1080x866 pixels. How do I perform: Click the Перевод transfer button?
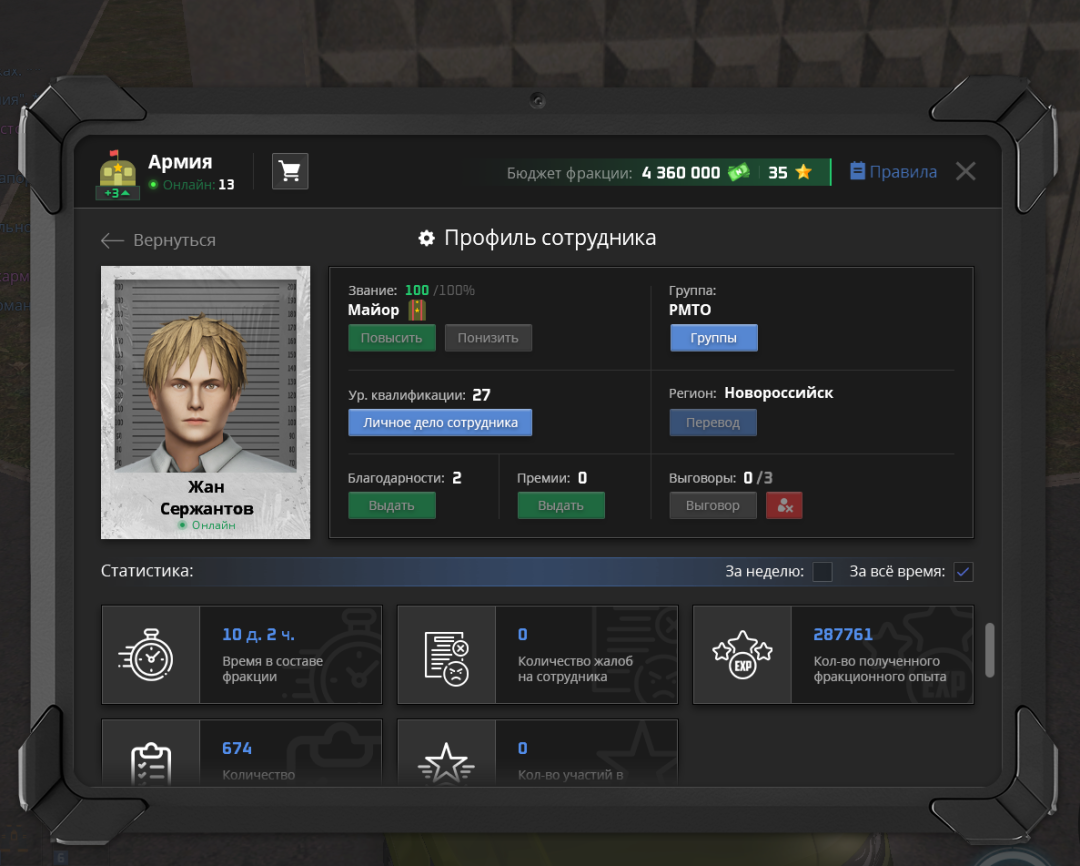713,423
